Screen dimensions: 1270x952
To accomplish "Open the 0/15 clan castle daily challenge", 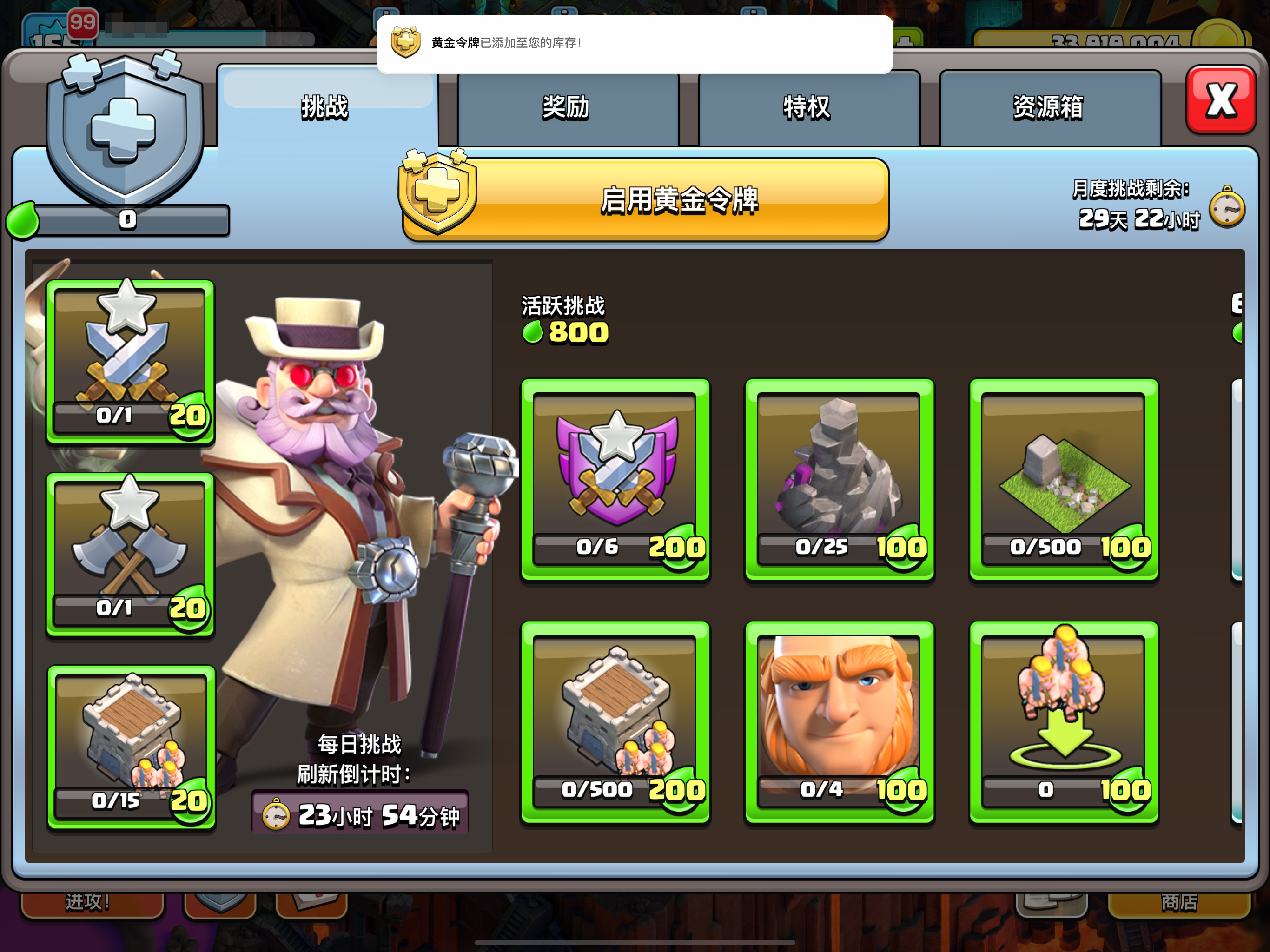I will 130,747.
